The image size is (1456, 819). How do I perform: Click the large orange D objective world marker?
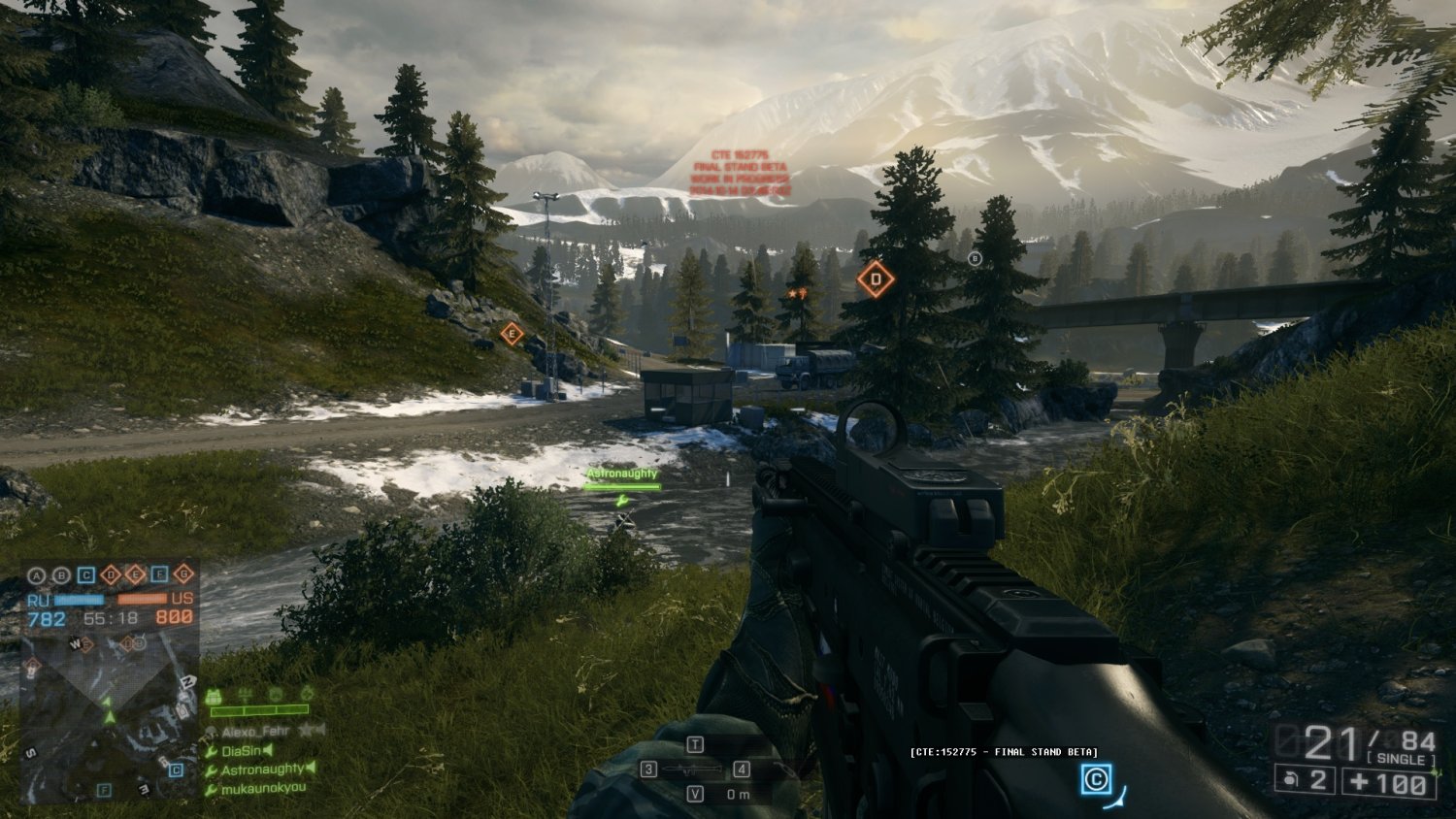[875, 280]
